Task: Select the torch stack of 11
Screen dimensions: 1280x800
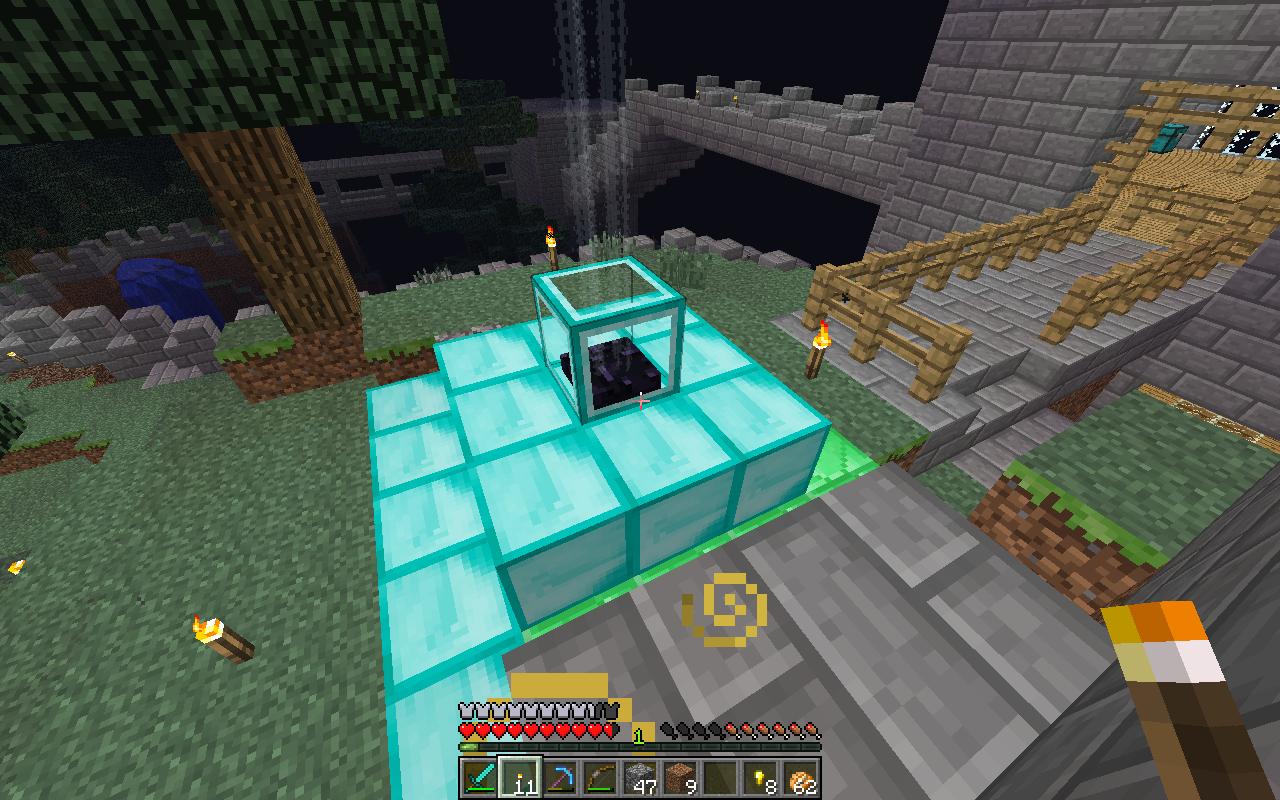Action: [x=518, y=777]
